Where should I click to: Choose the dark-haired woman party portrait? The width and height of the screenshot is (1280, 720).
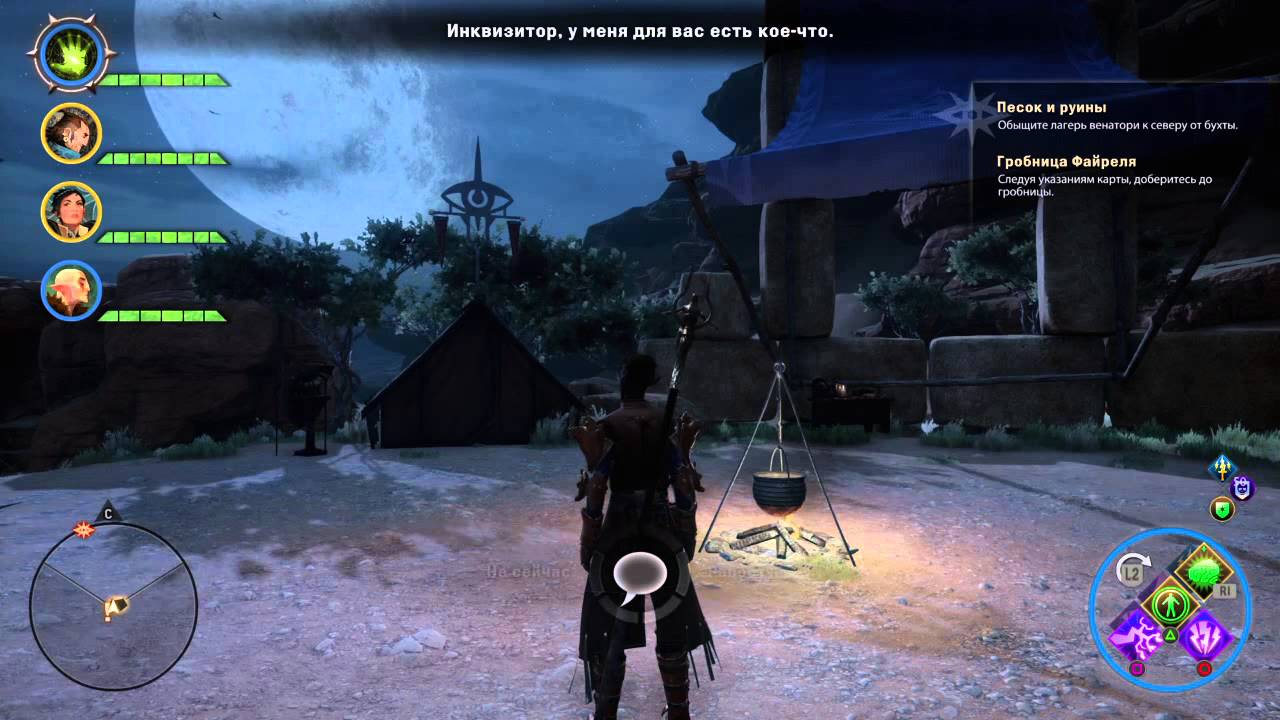point(70,211)
